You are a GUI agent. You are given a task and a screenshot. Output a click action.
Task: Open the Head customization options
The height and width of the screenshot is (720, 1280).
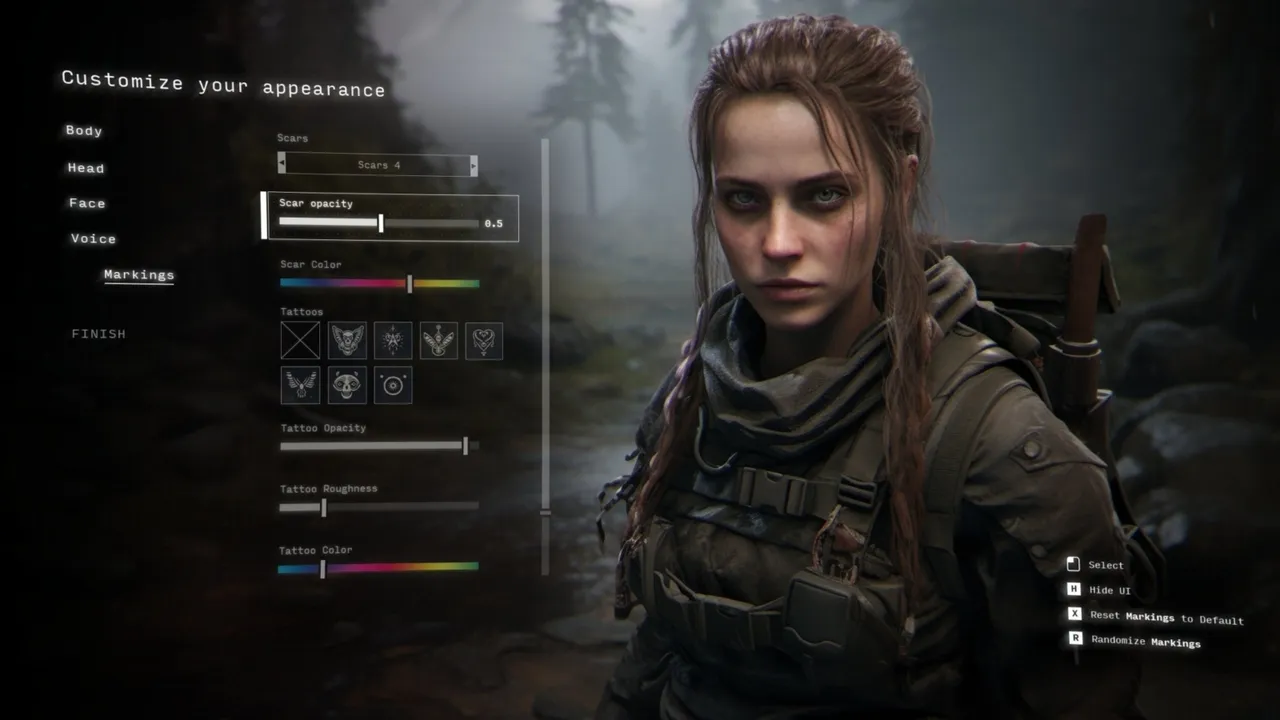(86, 168)
